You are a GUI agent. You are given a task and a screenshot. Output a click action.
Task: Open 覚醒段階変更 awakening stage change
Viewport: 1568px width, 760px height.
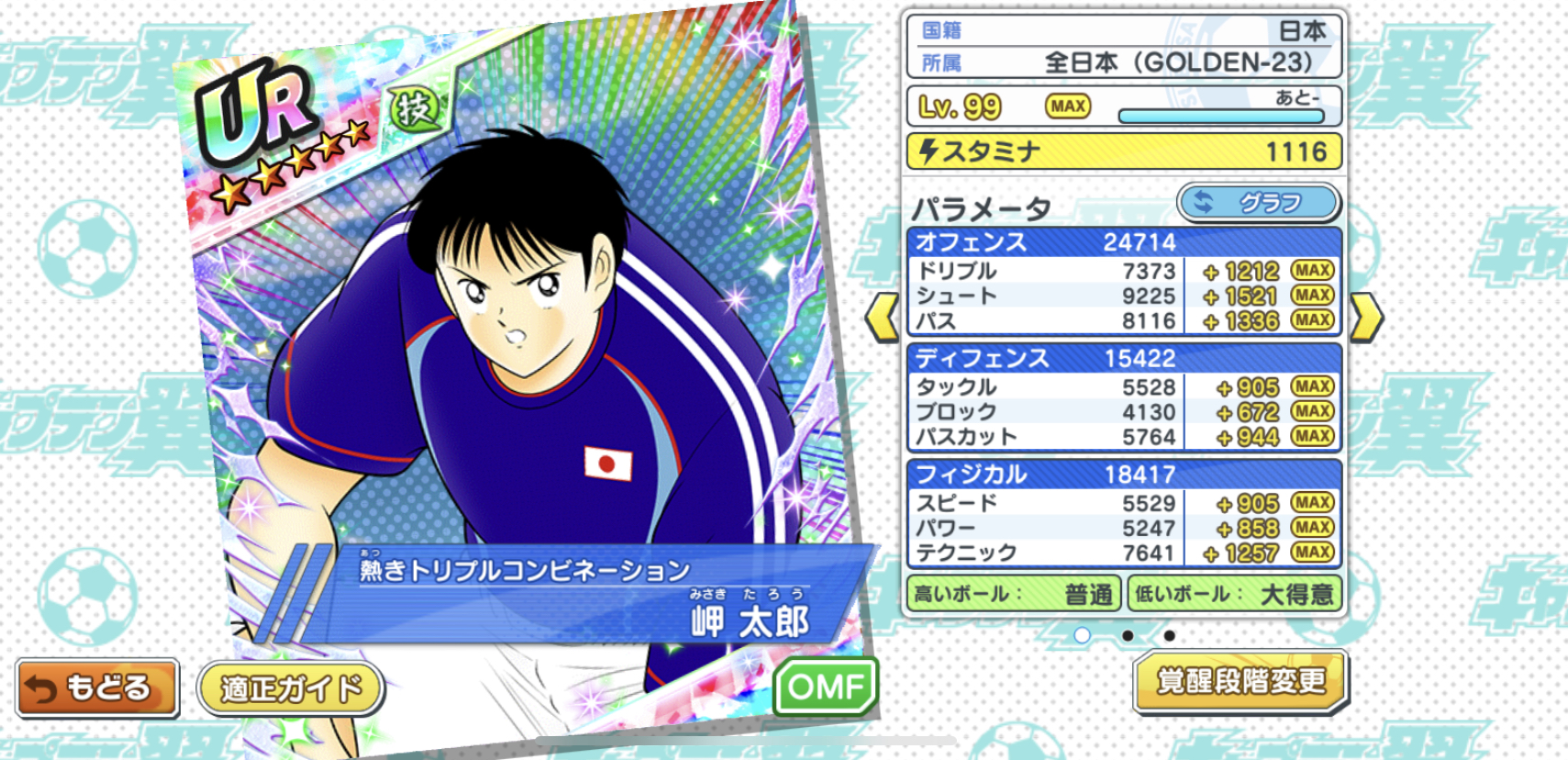pyautogui.click(x=1240, y=681)
